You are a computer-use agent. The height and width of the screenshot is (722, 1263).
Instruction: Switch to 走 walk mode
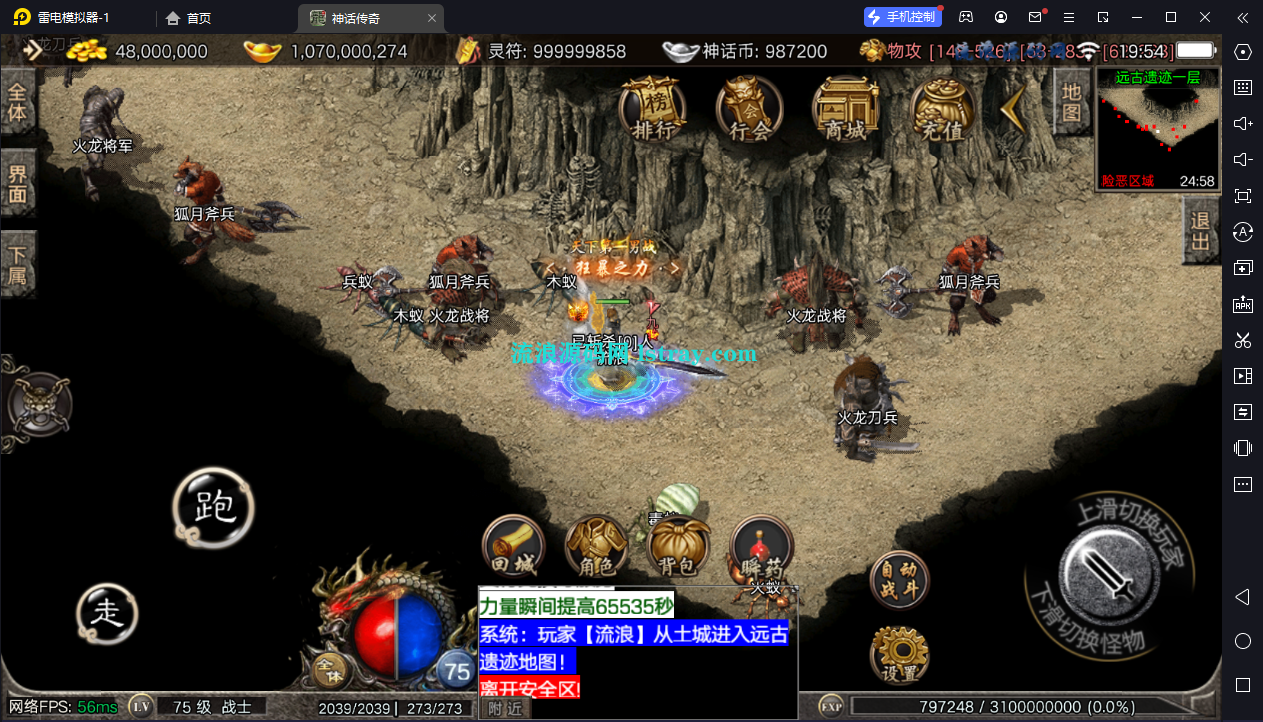coord(107,612)
